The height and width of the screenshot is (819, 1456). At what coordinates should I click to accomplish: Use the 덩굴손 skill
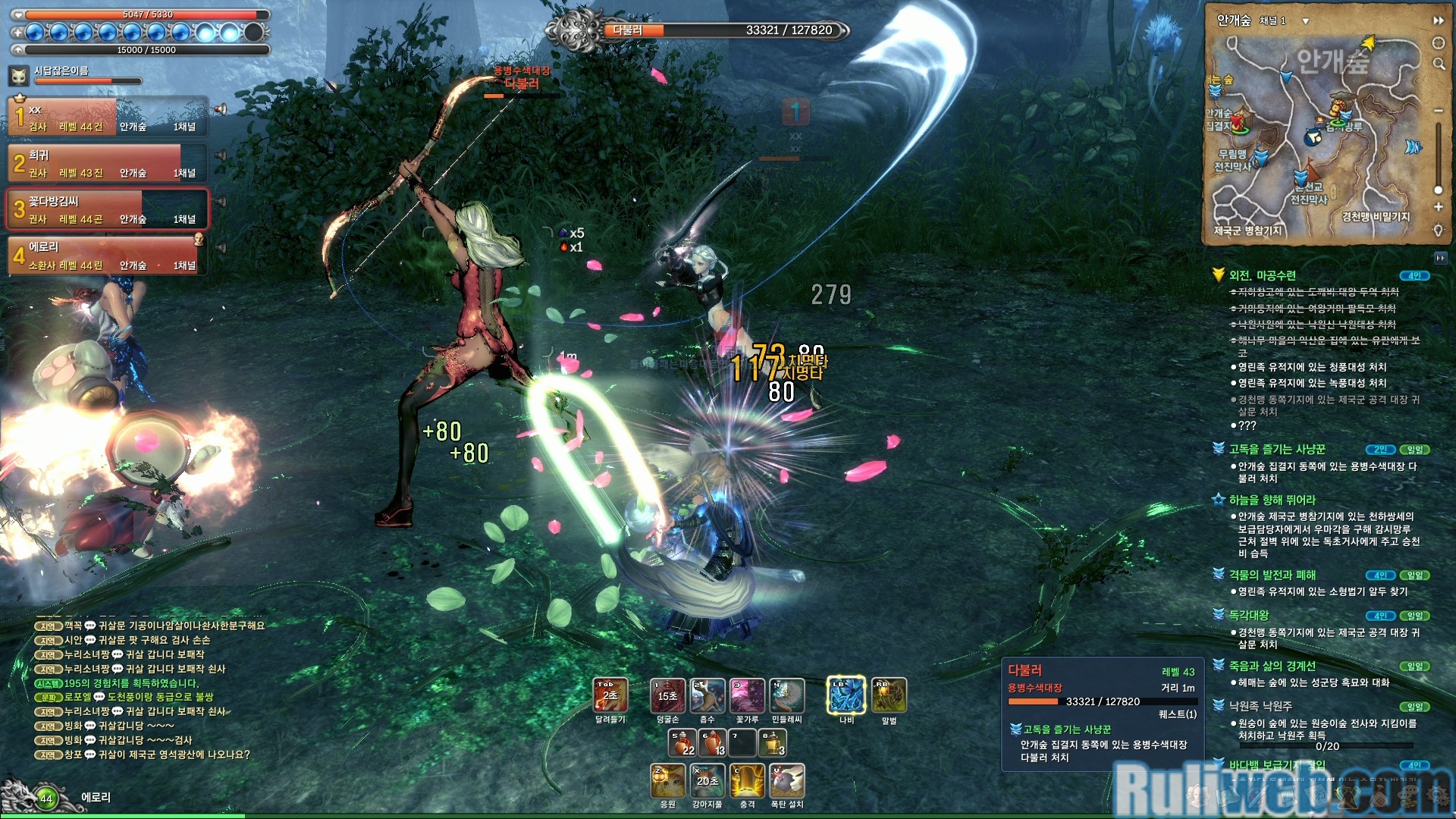pyautogui.click(x=667, y=695)
